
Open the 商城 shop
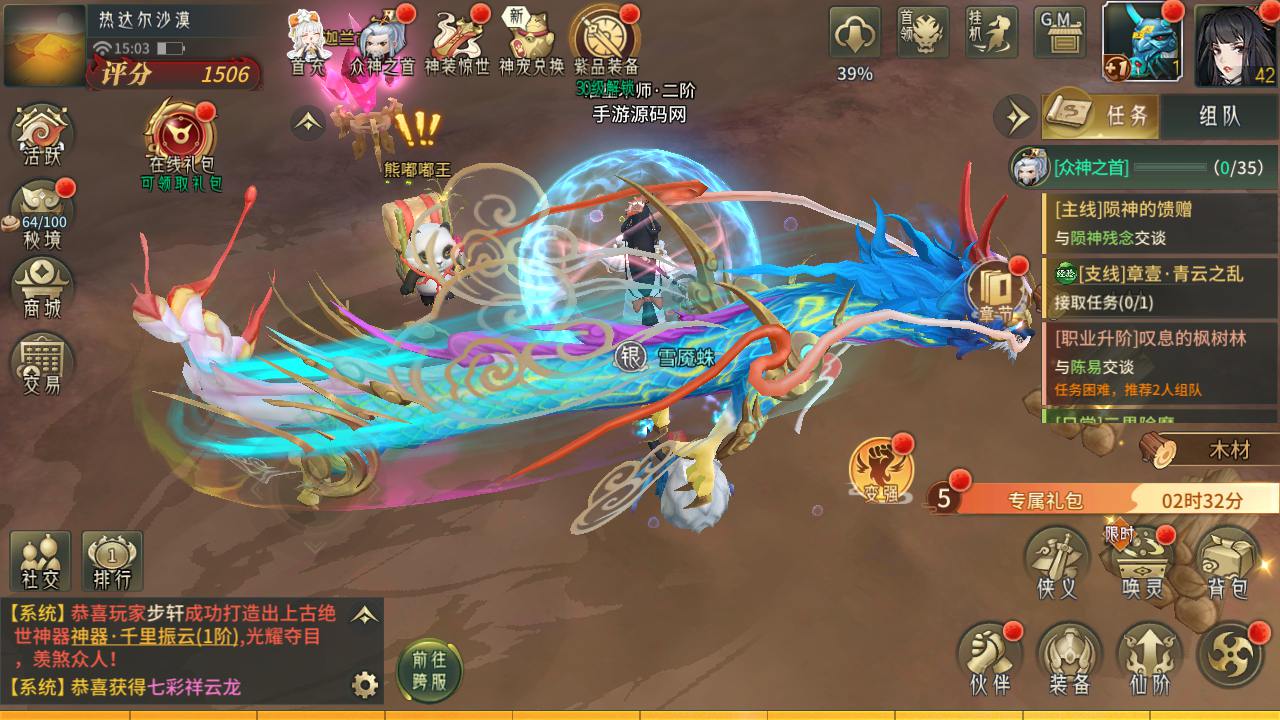pos(42,287)
